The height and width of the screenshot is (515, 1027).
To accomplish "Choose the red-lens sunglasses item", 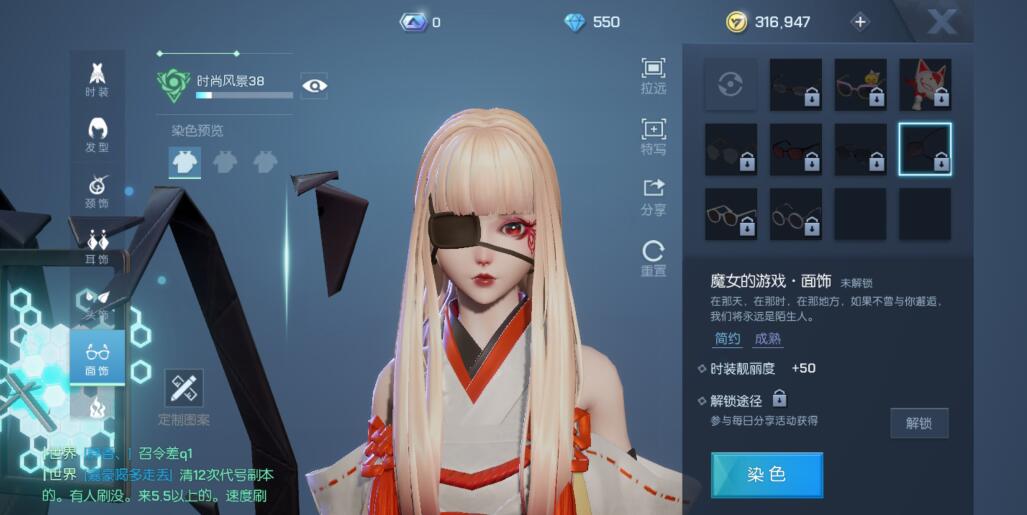I will point(796,149).
